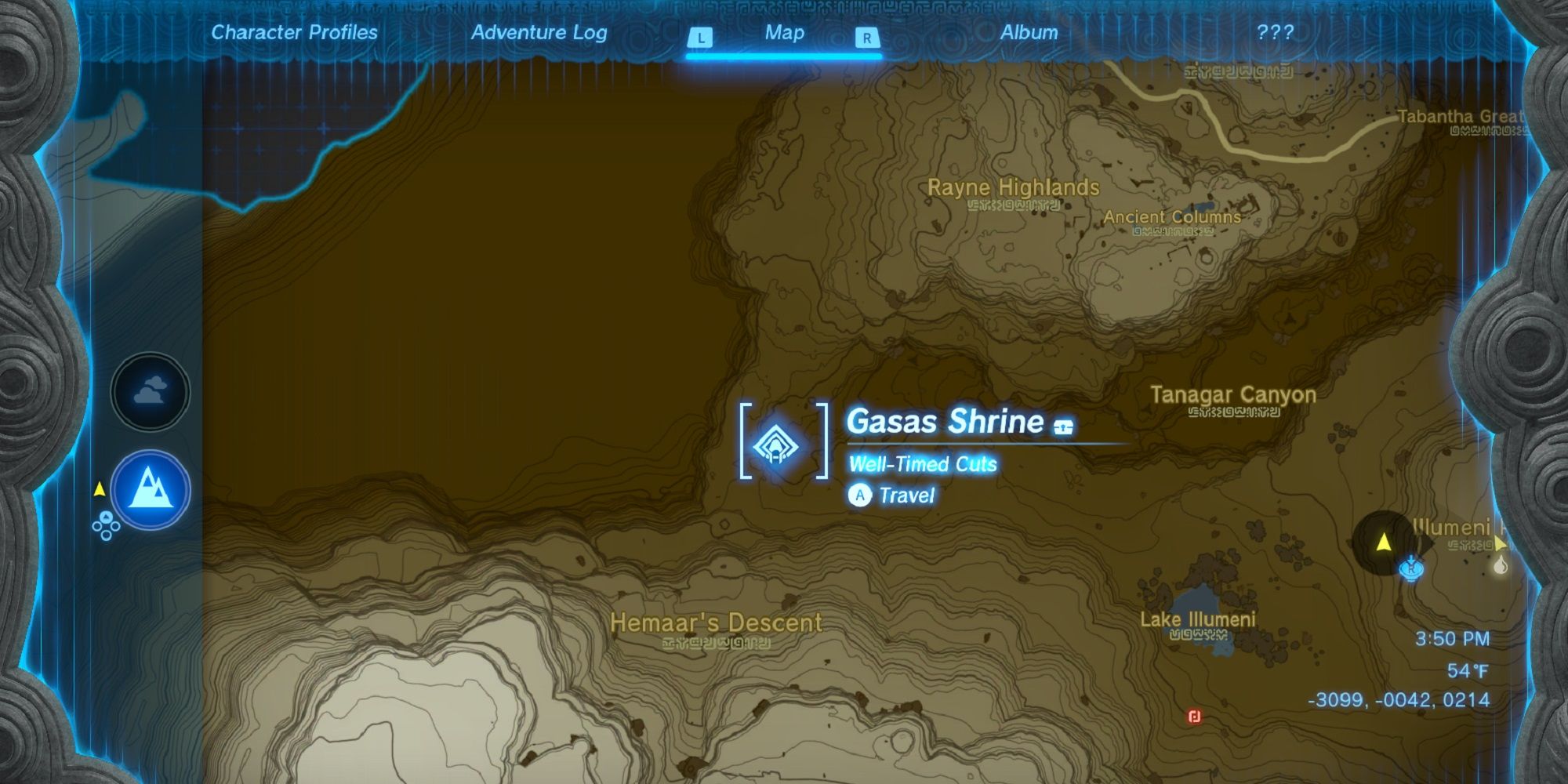Switch to the Adventure Log tab
1568x784 pixels.
(539, 33)
